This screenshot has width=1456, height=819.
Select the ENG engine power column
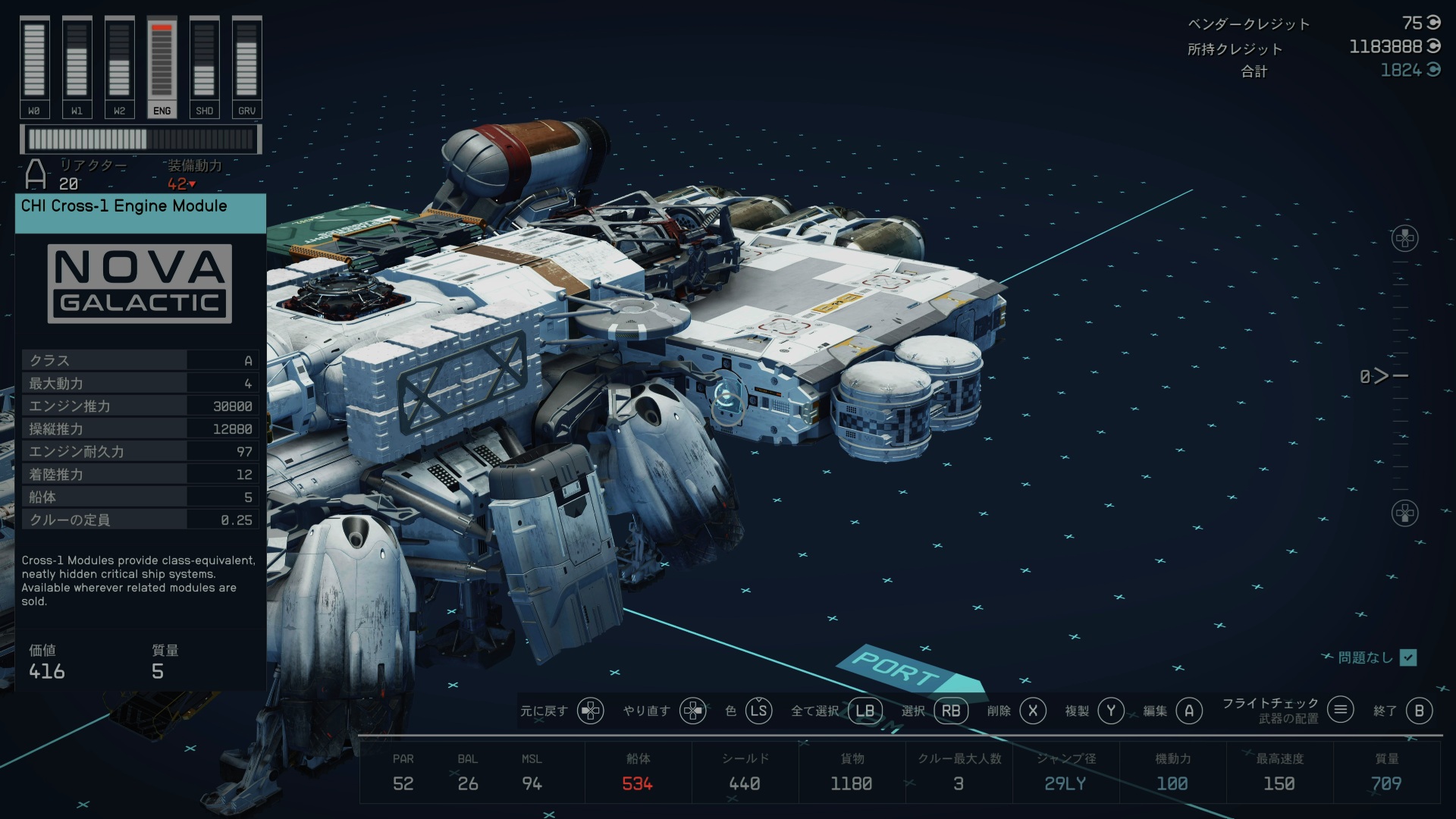(x=162, y=67)
